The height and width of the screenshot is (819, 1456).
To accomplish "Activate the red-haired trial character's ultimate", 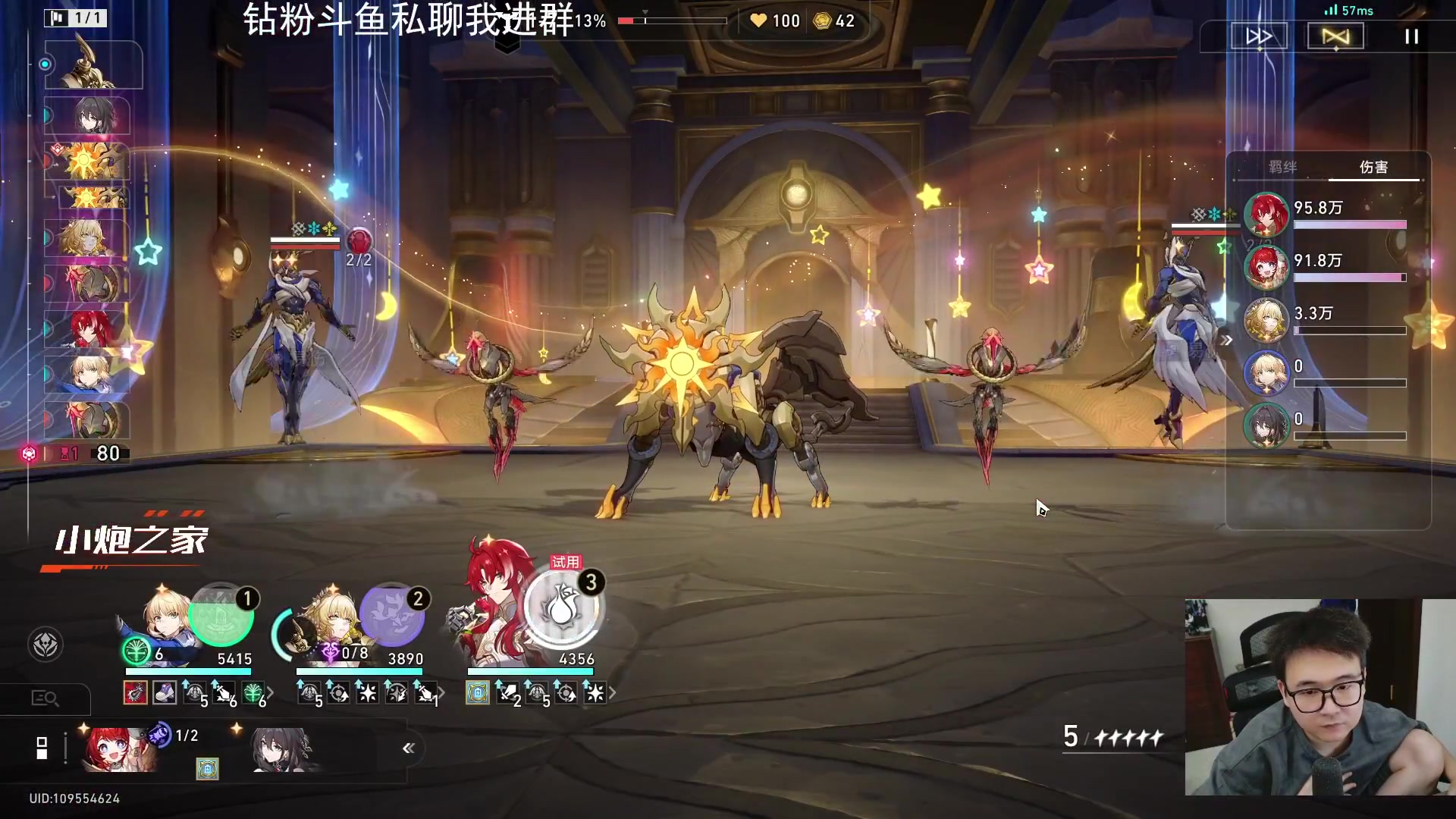I will coord(562,608).
